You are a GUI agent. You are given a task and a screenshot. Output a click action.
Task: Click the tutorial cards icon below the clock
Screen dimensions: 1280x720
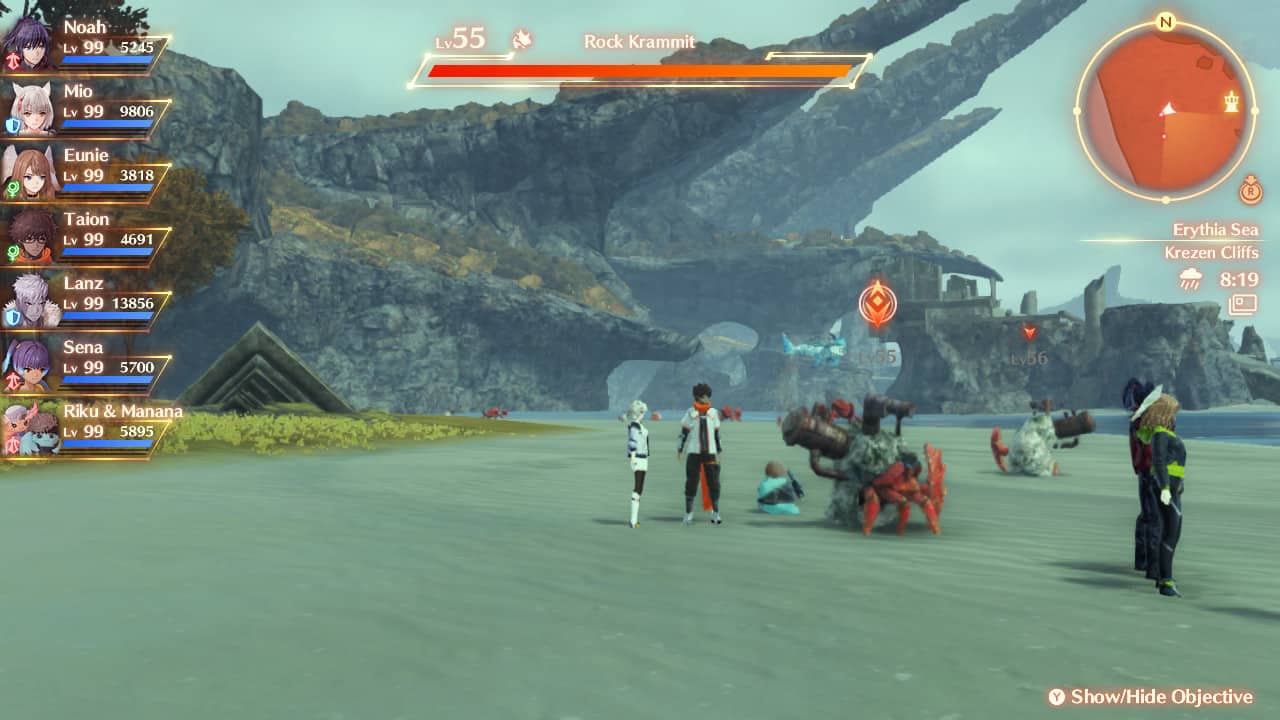coord(1242,304)
